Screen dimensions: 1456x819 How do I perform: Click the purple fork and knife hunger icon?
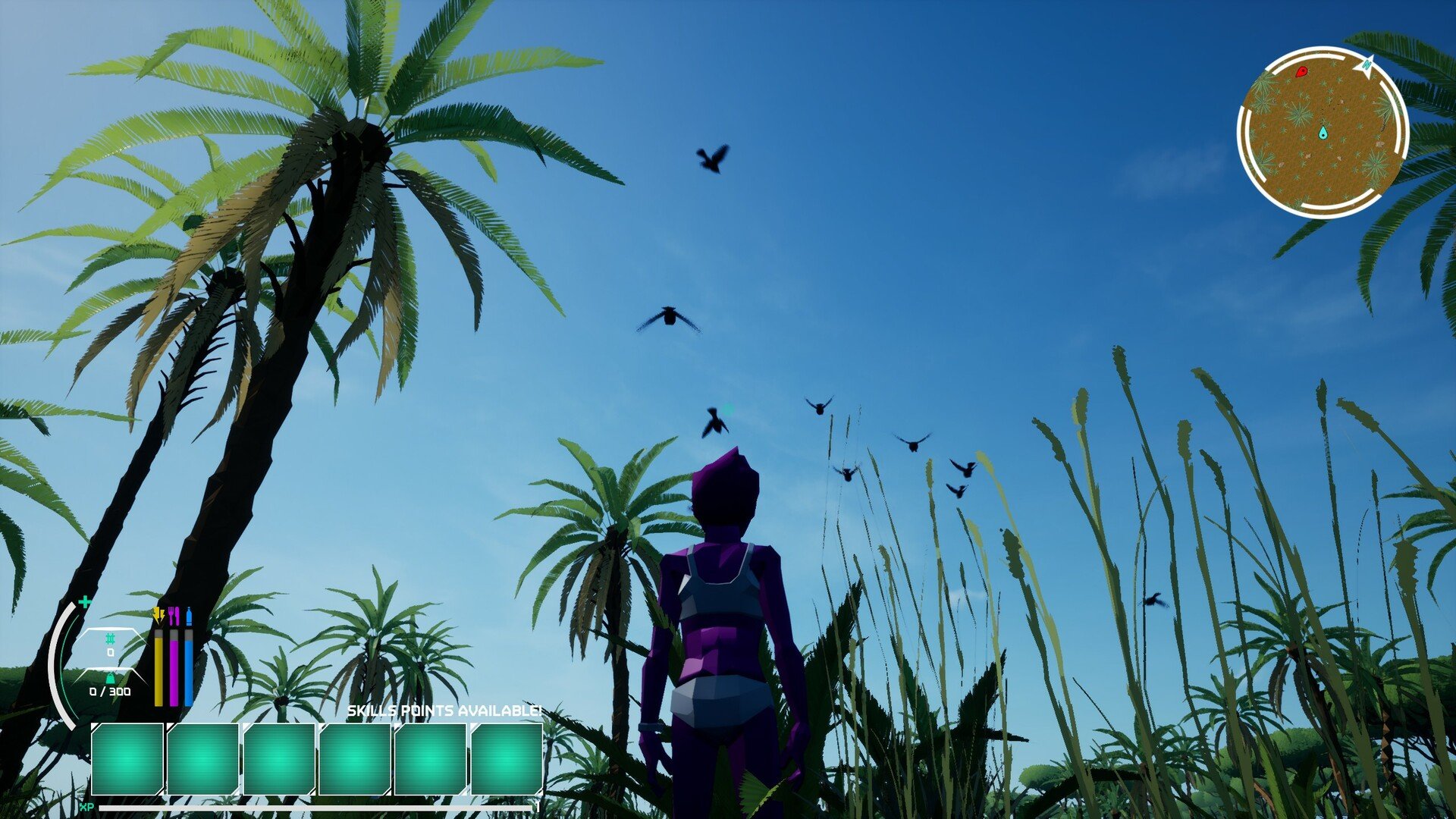(174, 615)
